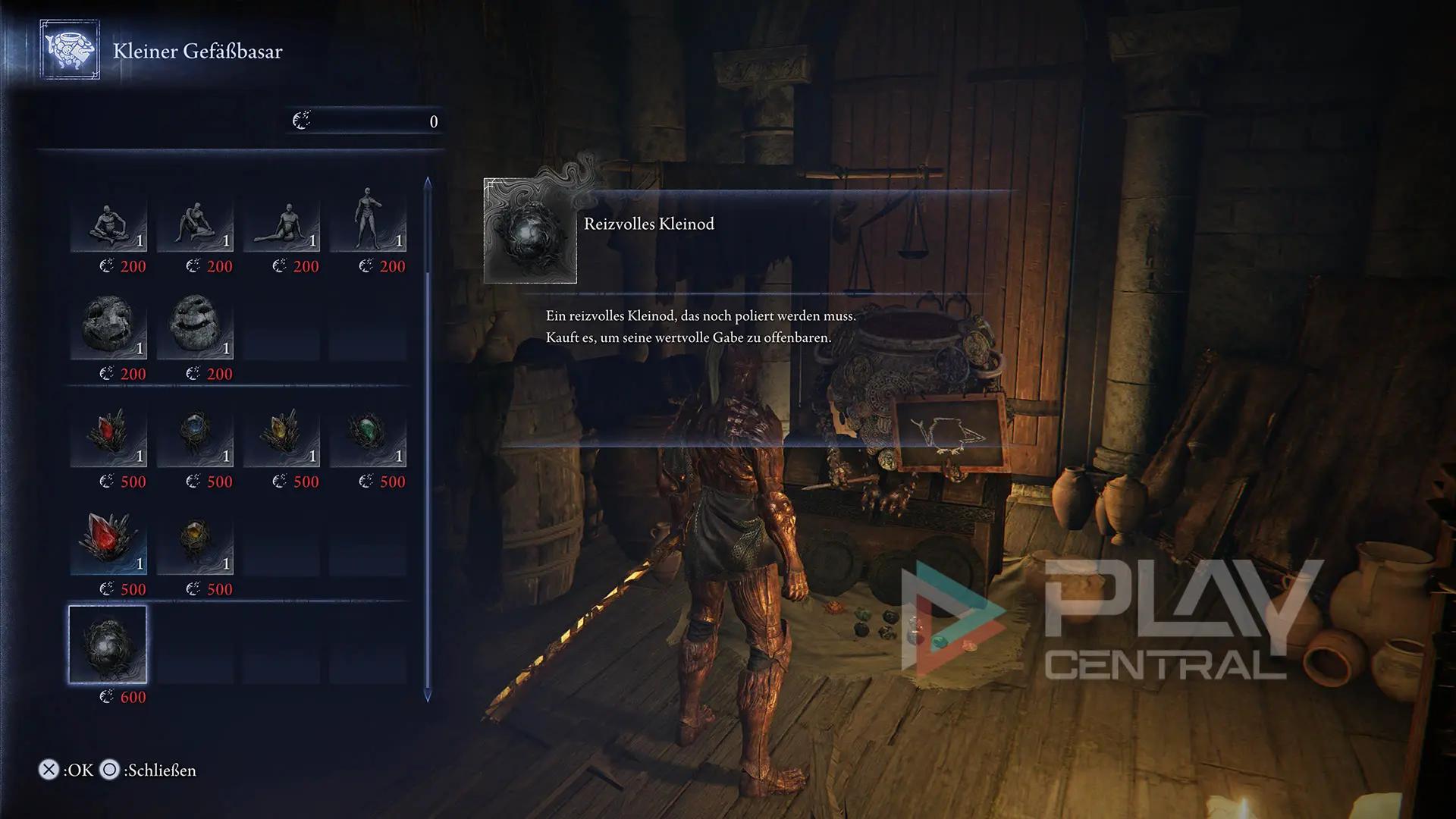Click the Reizvolles Kleinod preview image
Viewport: 1456px width, 819px height.
click(x=530, y=231)
